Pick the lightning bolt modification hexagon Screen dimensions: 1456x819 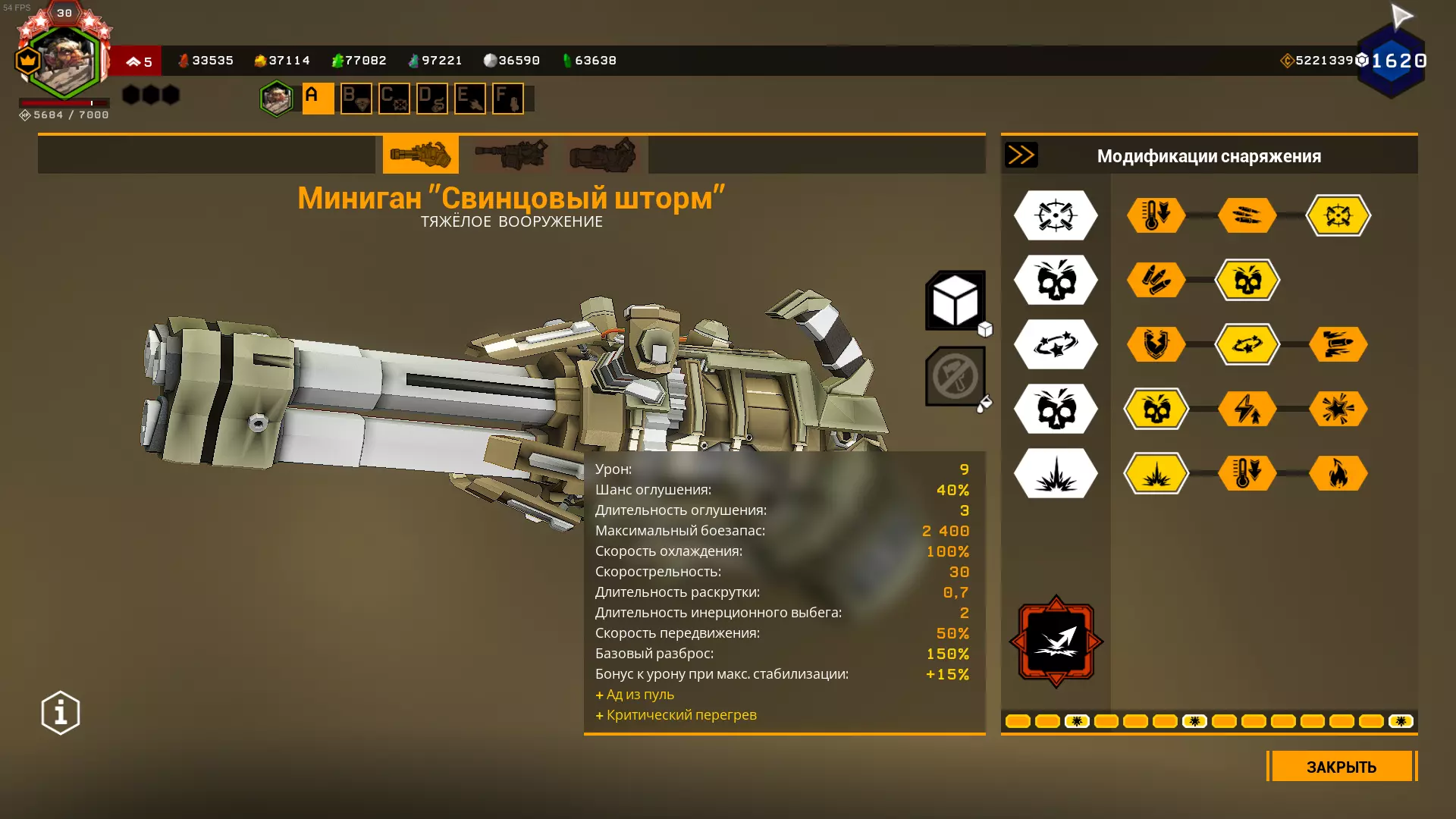click(1247, 409)
